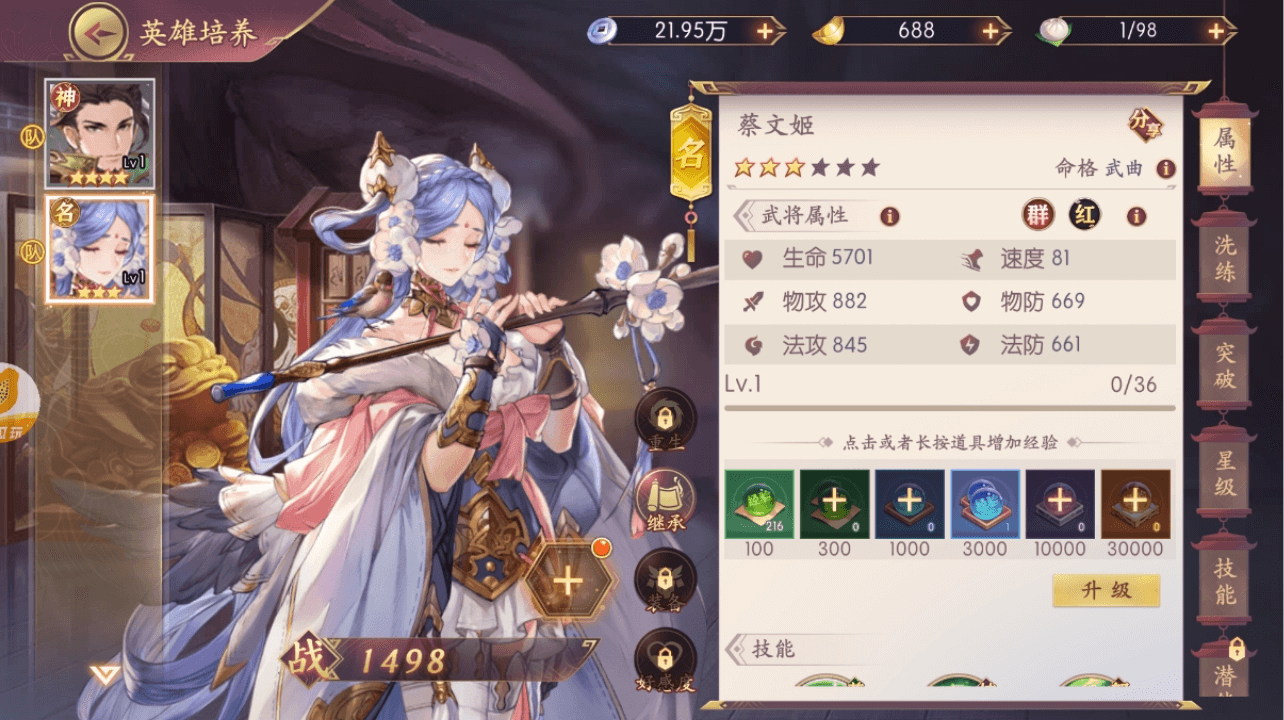Switch to the 洗练 tab

click(x=1224, y=258)
